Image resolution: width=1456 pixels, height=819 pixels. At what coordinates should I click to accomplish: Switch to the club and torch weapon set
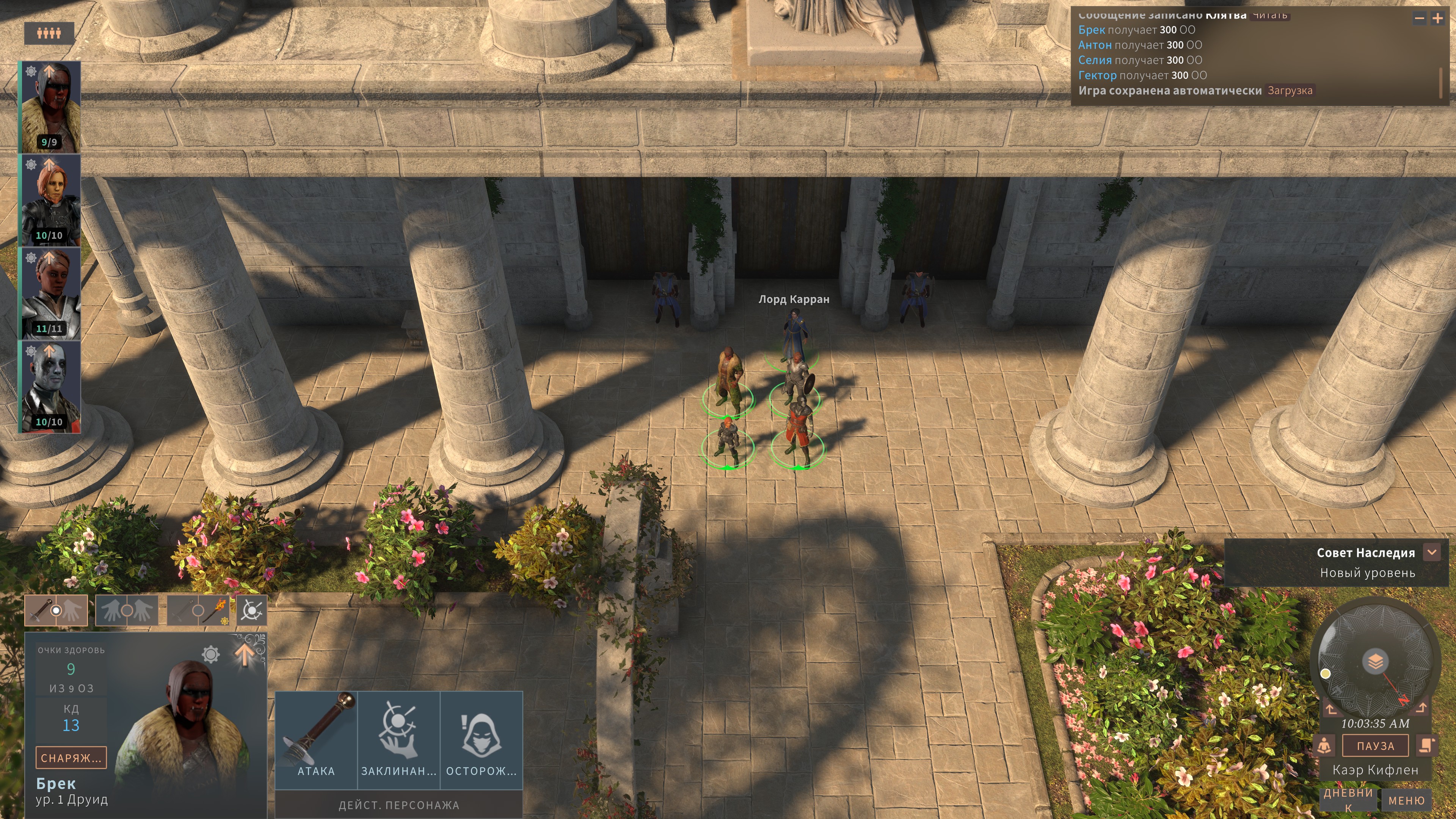point(198,610)
